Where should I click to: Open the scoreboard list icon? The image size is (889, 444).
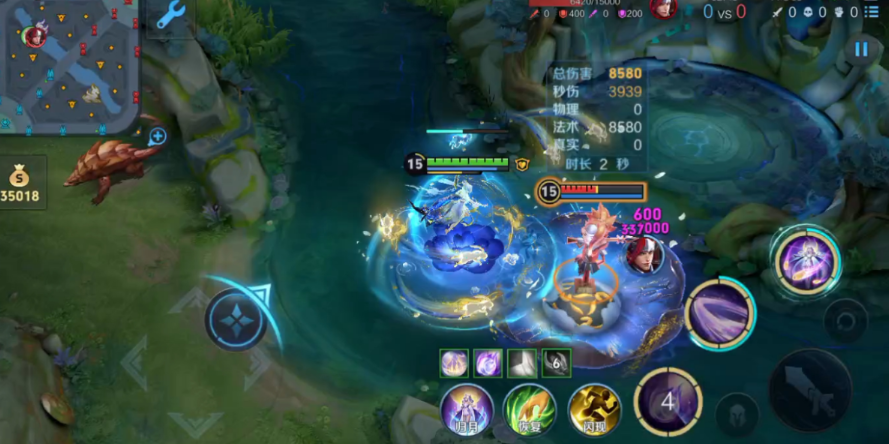point(872,12)
